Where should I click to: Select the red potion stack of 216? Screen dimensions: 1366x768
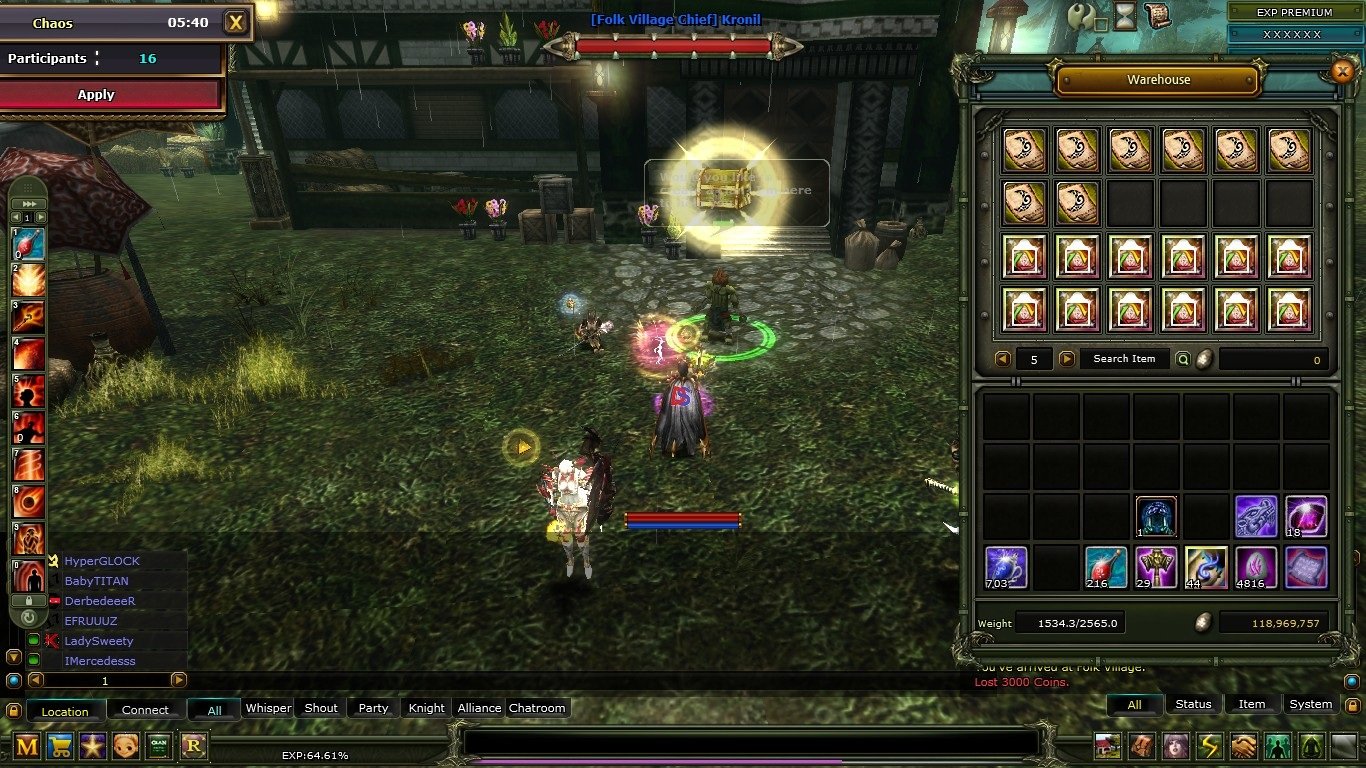tap(1106, 567)
